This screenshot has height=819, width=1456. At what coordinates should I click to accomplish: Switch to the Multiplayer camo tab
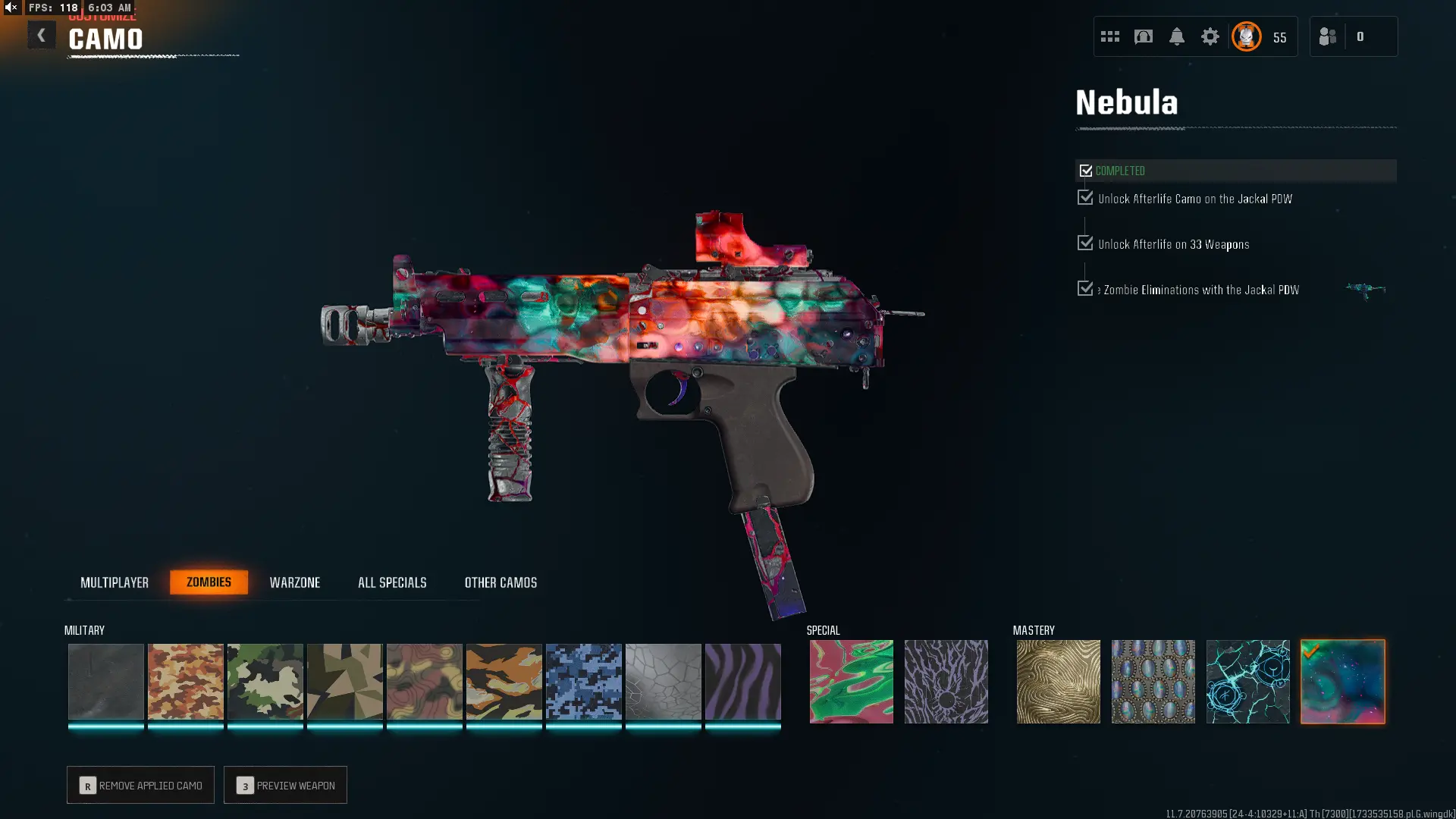[115, 582]
